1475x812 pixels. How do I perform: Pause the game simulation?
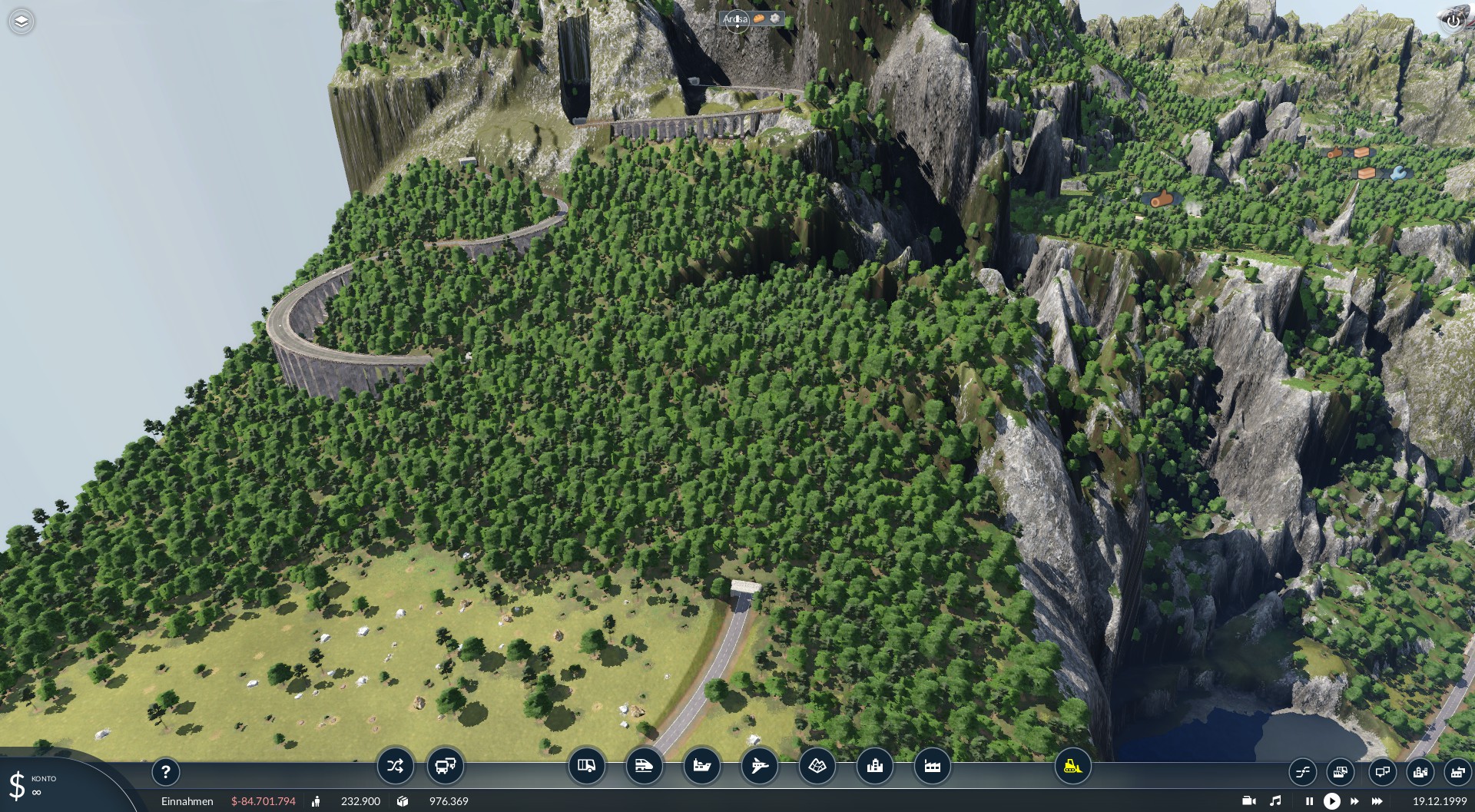1309,801
